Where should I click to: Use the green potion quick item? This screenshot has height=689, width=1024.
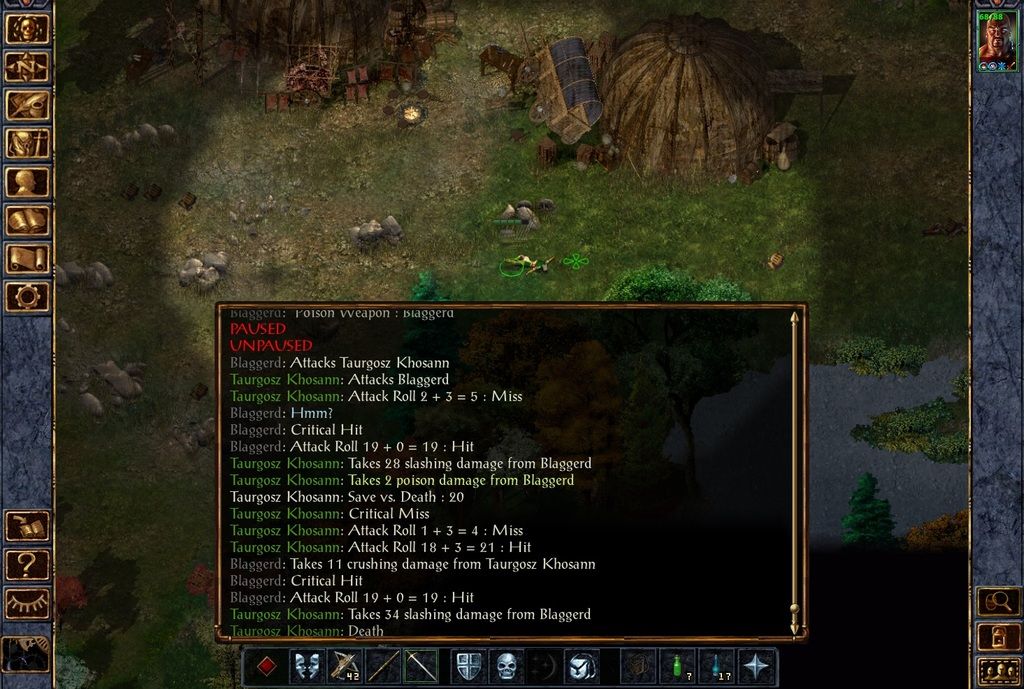tap(677, 666)
